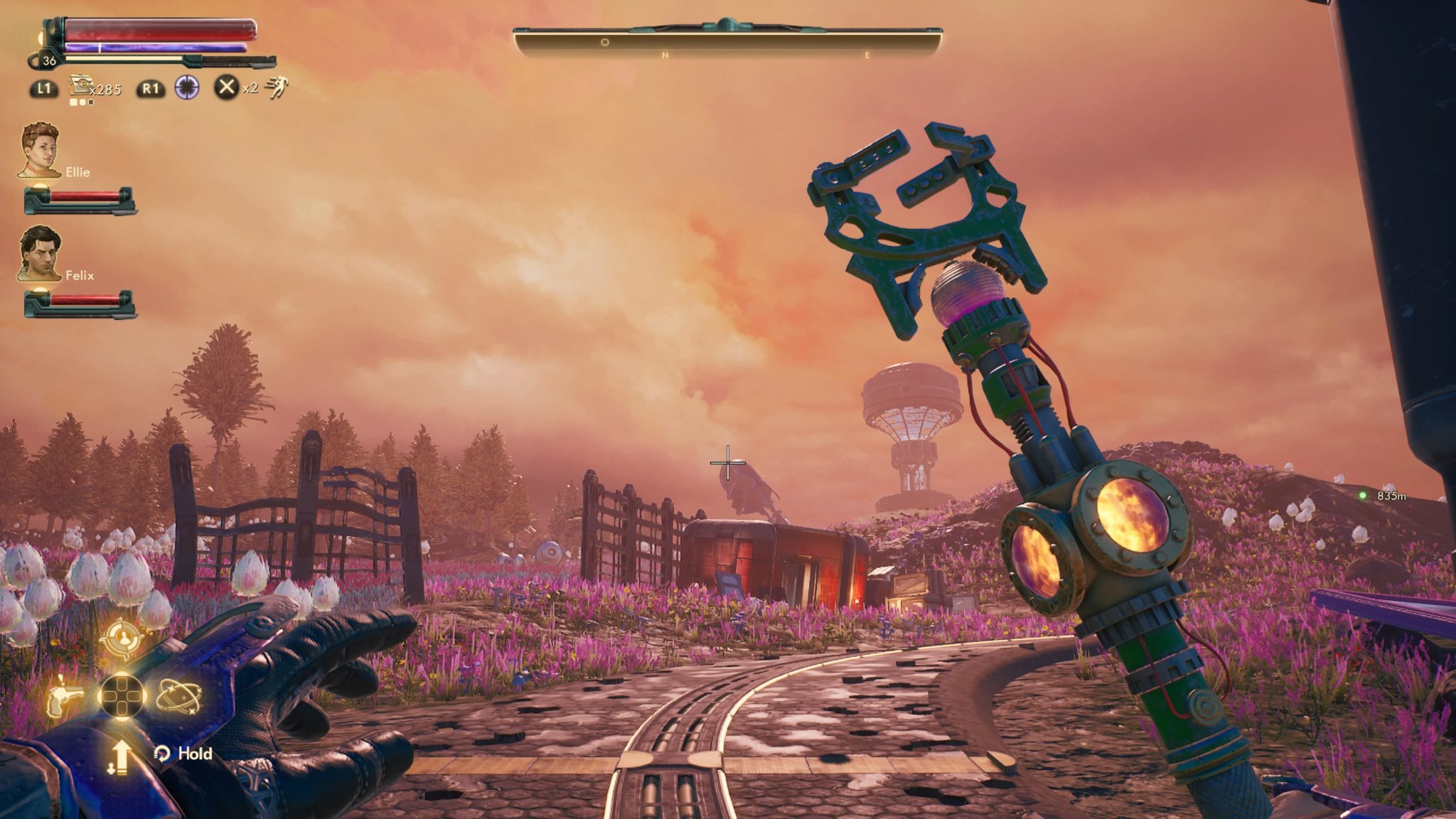
Task: Select the upward arrow ammo swap icon
Action: coord(120,756)
